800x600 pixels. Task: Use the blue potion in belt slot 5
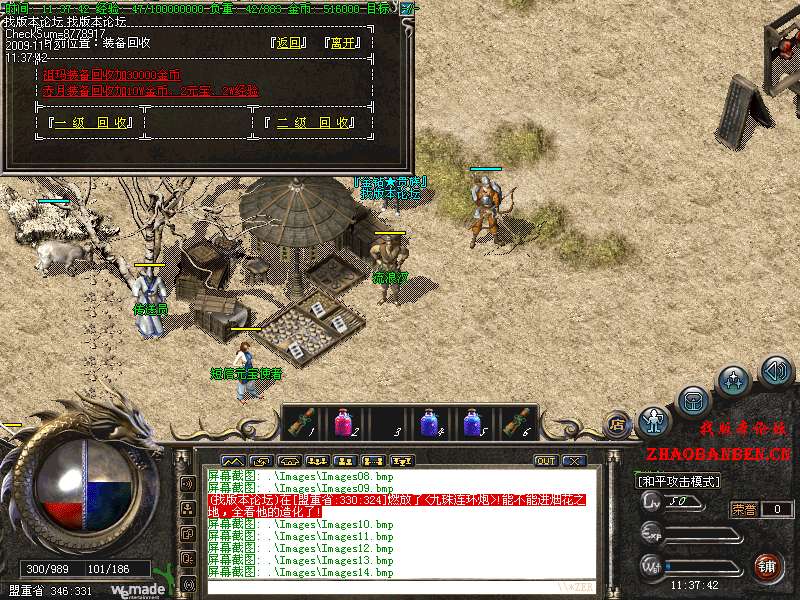[472, 423]
